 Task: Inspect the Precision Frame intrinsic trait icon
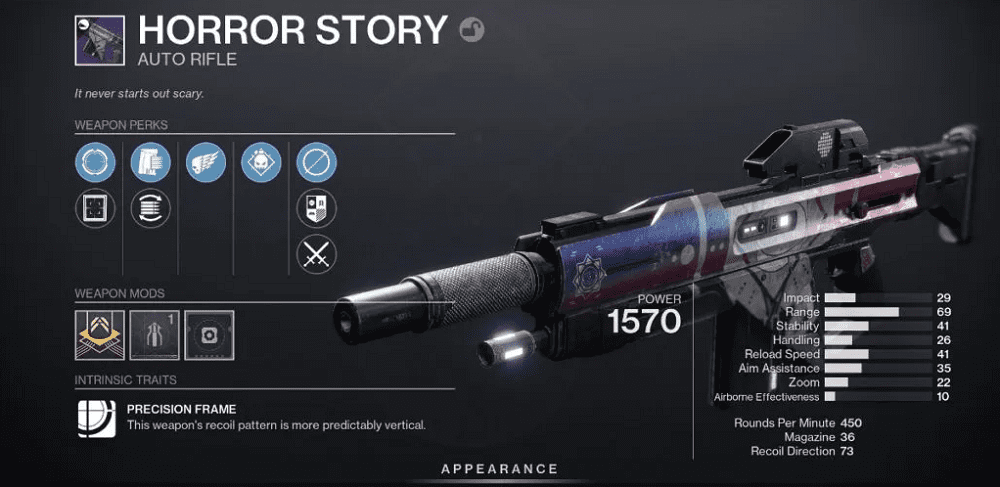click(x=96, y=418)
